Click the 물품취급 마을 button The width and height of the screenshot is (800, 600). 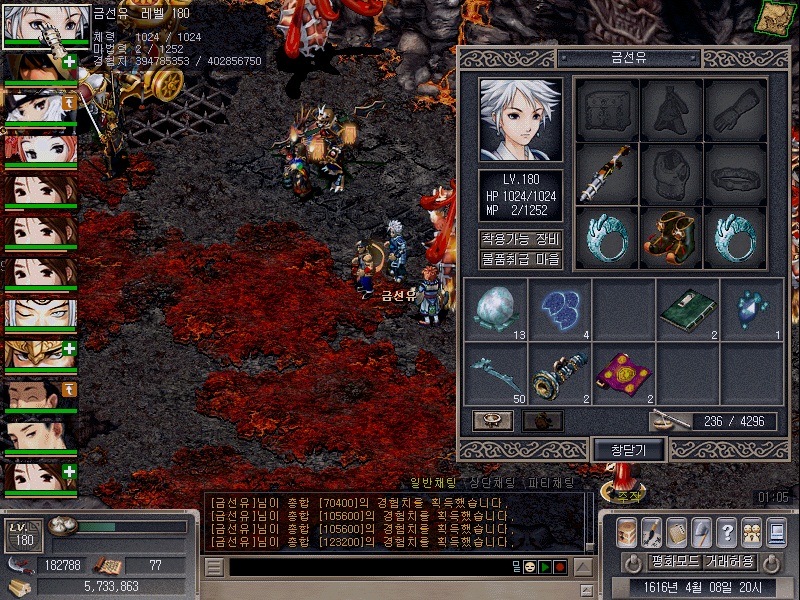tap(520, 260)
